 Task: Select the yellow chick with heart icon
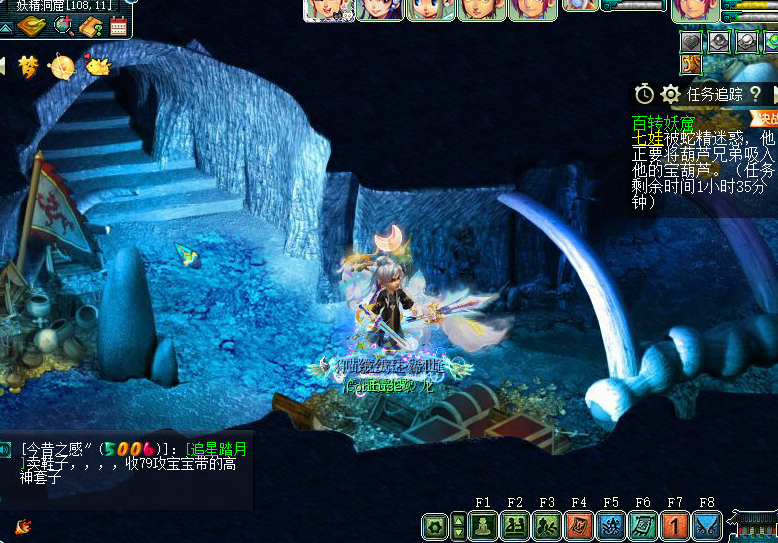tap(97, 66)
